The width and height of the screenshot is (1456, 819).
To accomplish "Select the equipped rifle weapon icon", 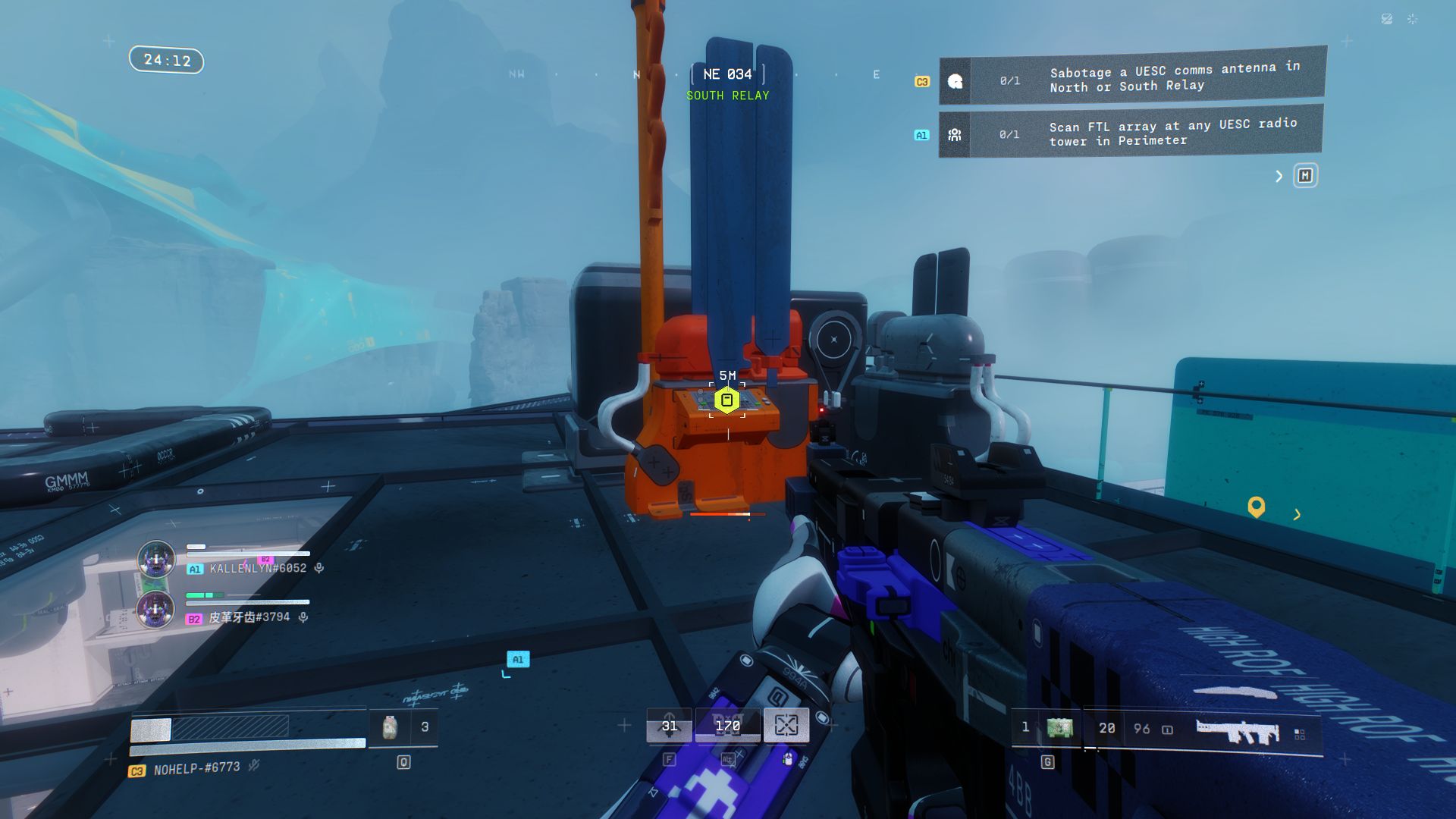I will tap(1238, 731).
